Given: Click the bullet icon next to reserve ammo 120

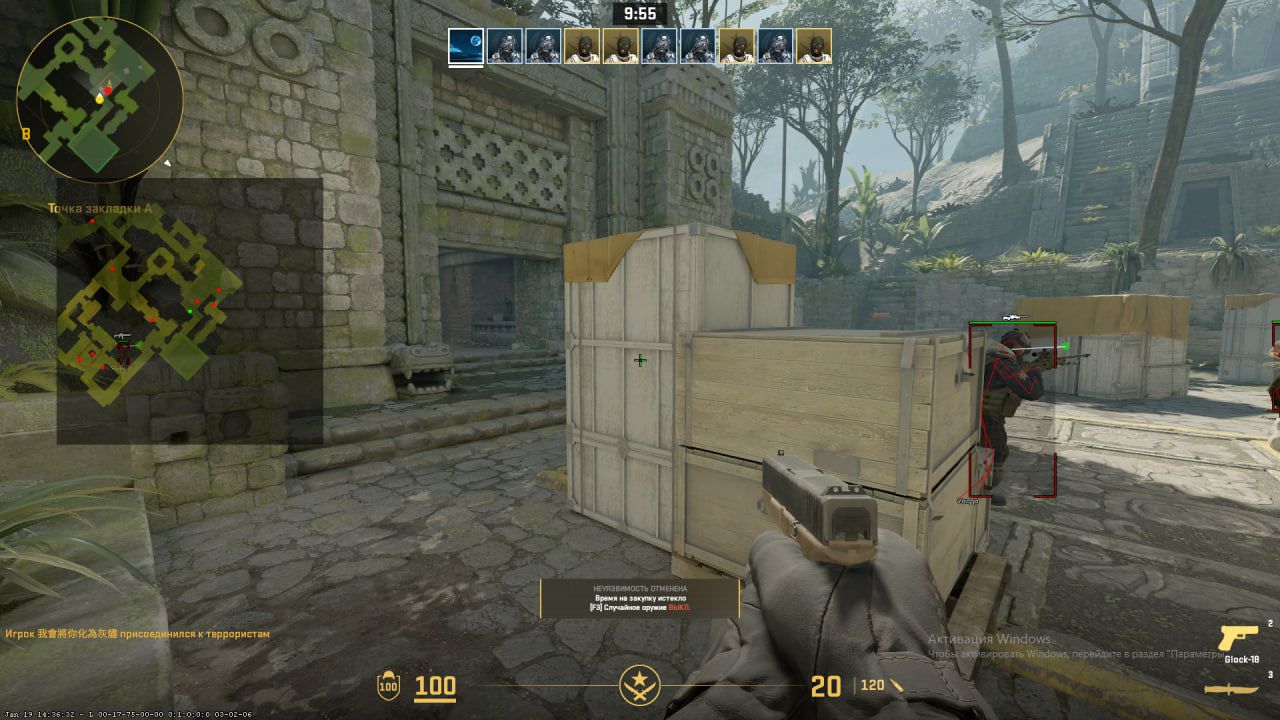Looking at the screenshot, I should point(898,688).
